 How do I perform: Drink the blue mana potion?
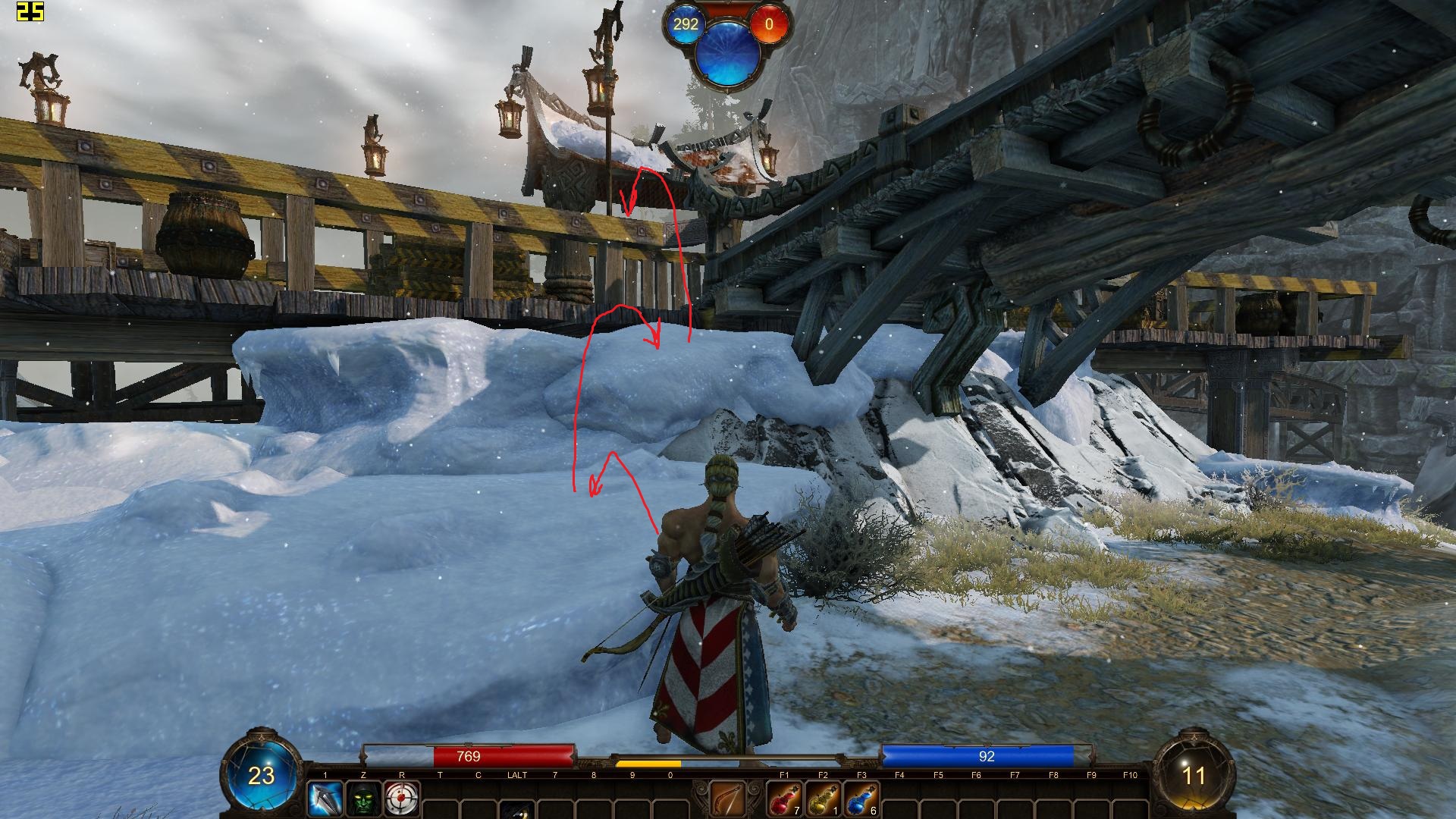861,799
